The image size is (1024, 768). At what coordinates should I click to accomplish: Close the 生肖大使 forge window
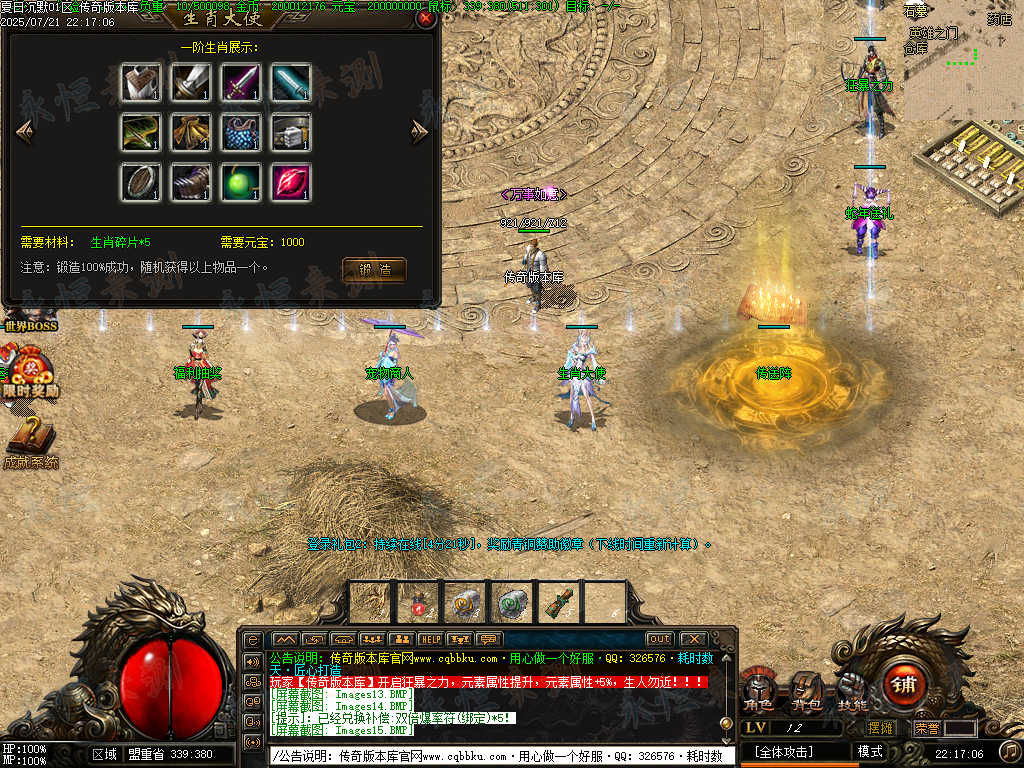[425, 18]
